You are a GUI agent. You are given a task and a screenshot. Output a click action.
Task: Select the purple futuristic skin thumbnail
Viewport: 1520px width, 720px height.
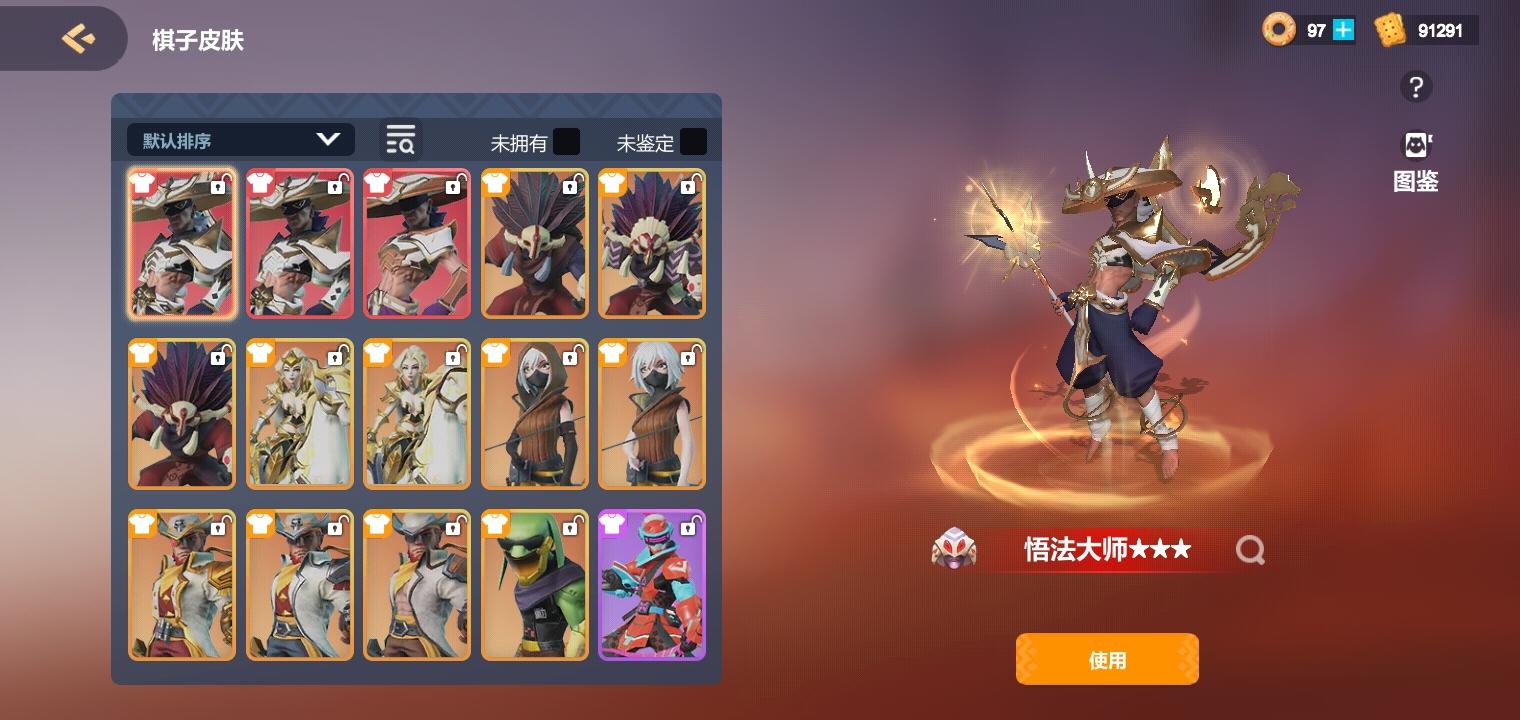point(651,585)
